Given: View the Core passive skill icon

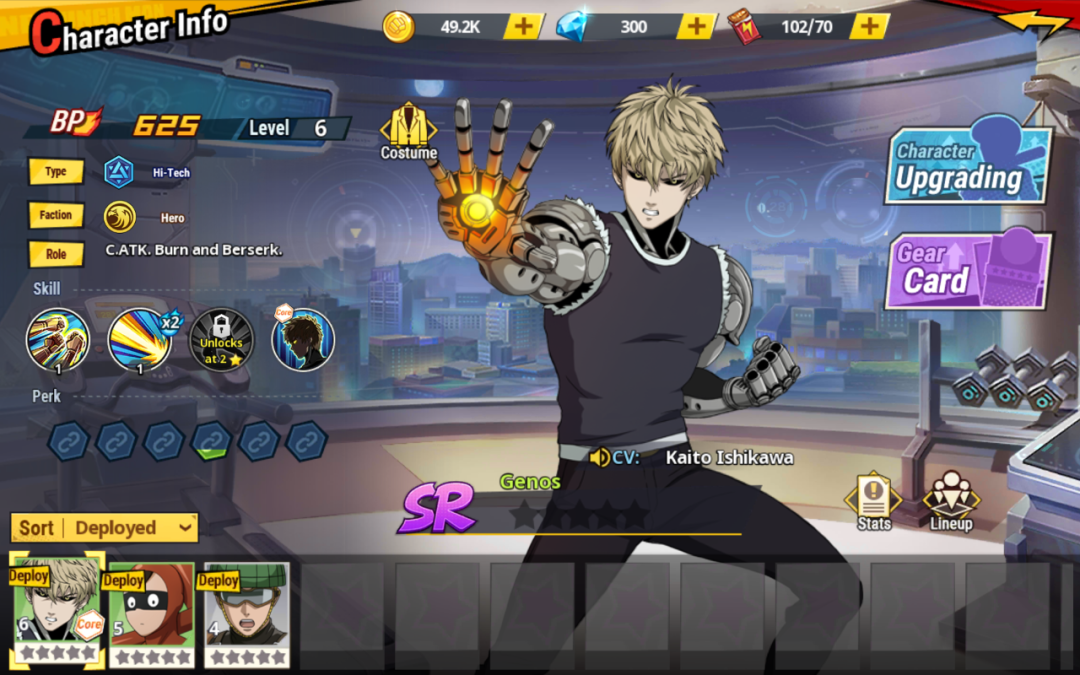Looking at the screenshot, I should pyautogui.click(x=302, y=340).
